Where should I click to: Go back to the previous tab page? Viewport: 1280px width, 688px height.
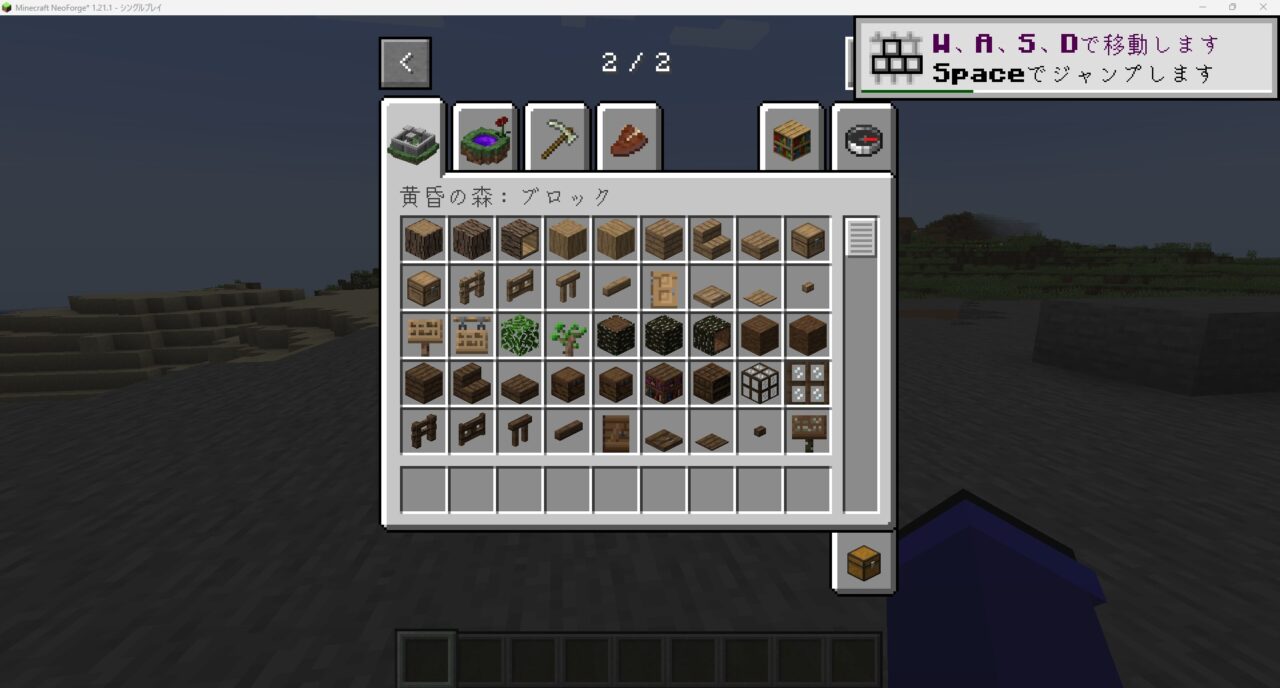pos(405,63)
